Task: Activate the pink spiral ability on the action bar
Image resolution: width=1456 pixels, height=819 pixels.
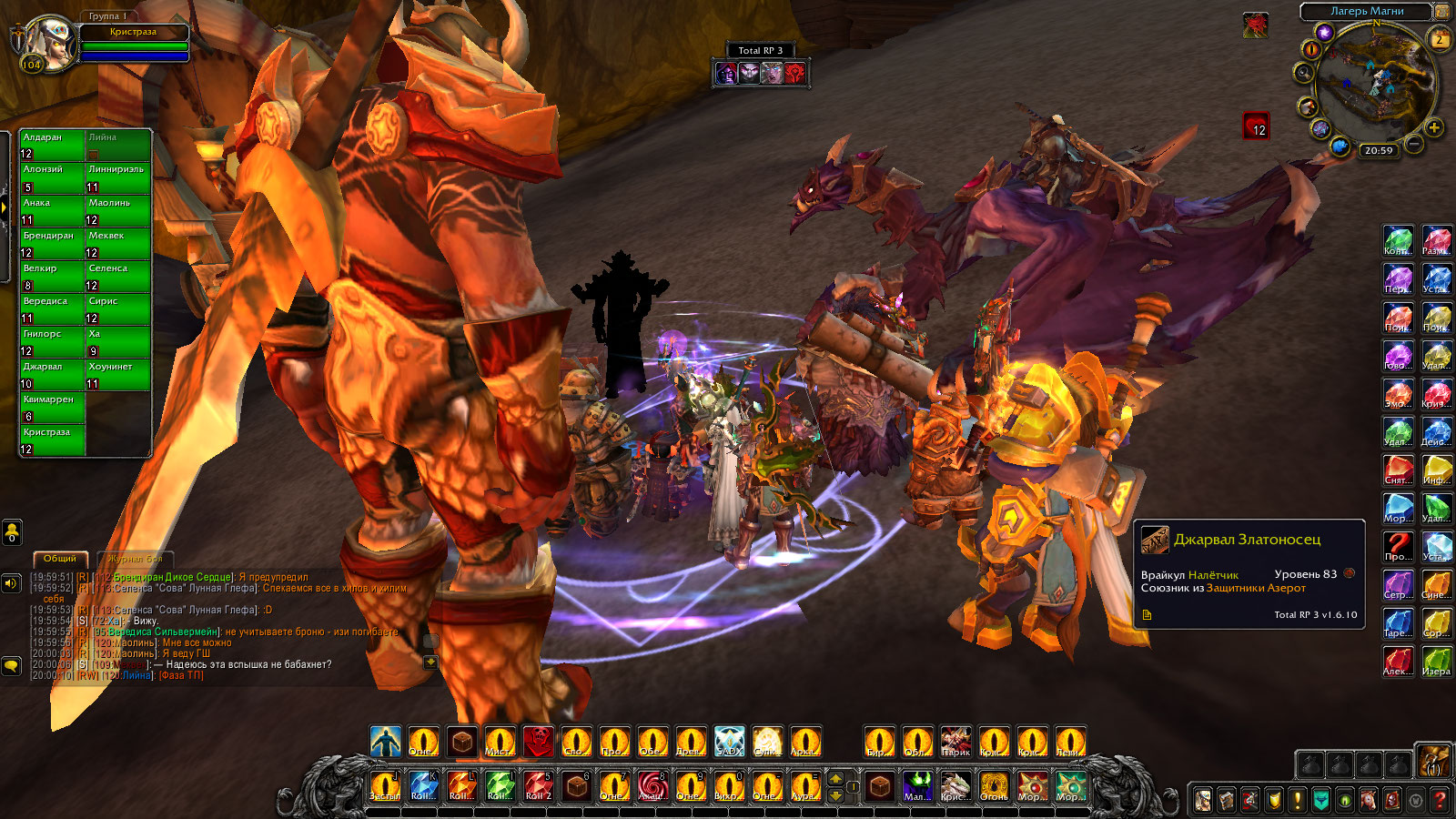Action: tap(652, 785)
